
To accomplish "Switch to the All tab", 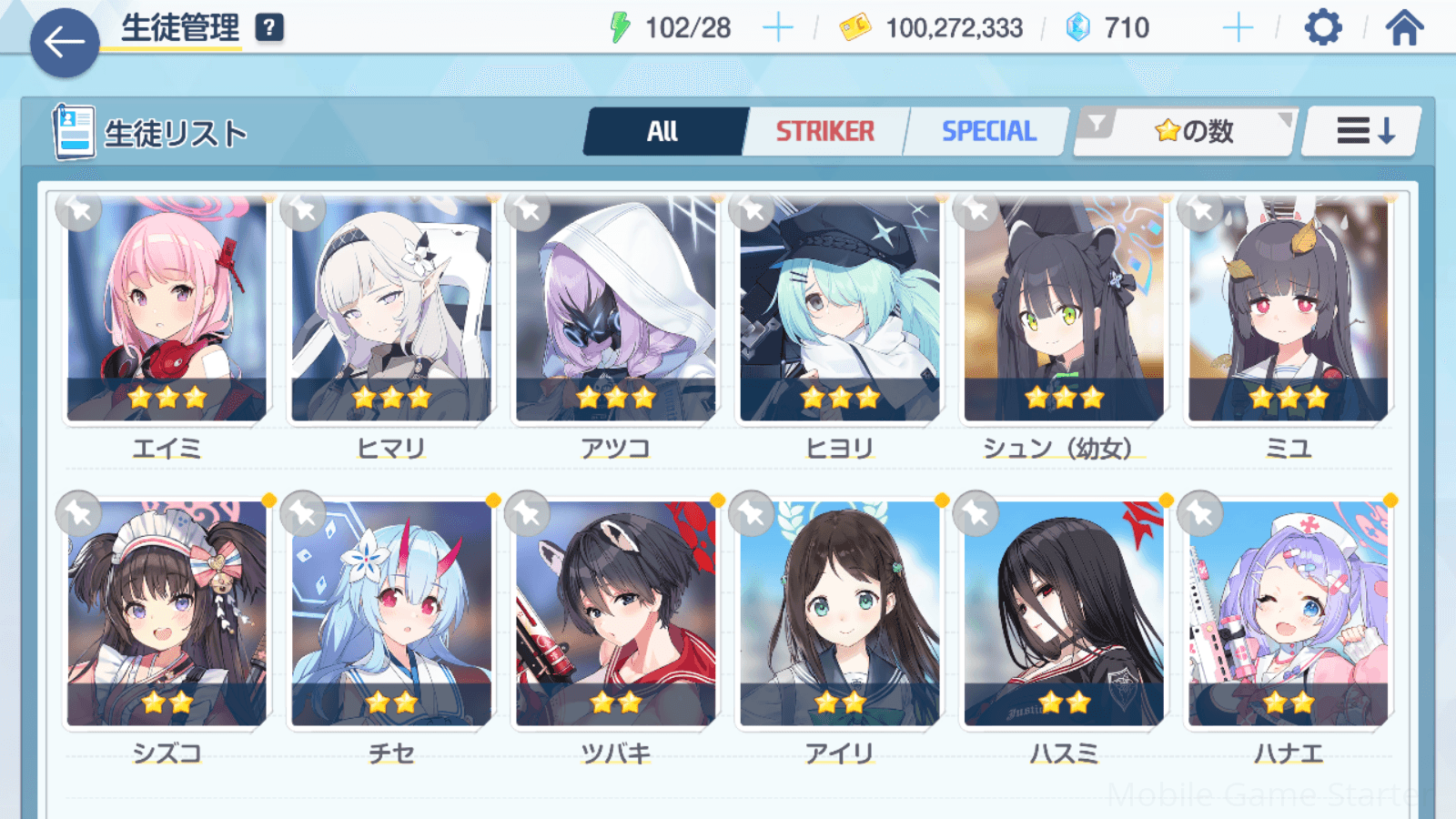I will point(663,132).
